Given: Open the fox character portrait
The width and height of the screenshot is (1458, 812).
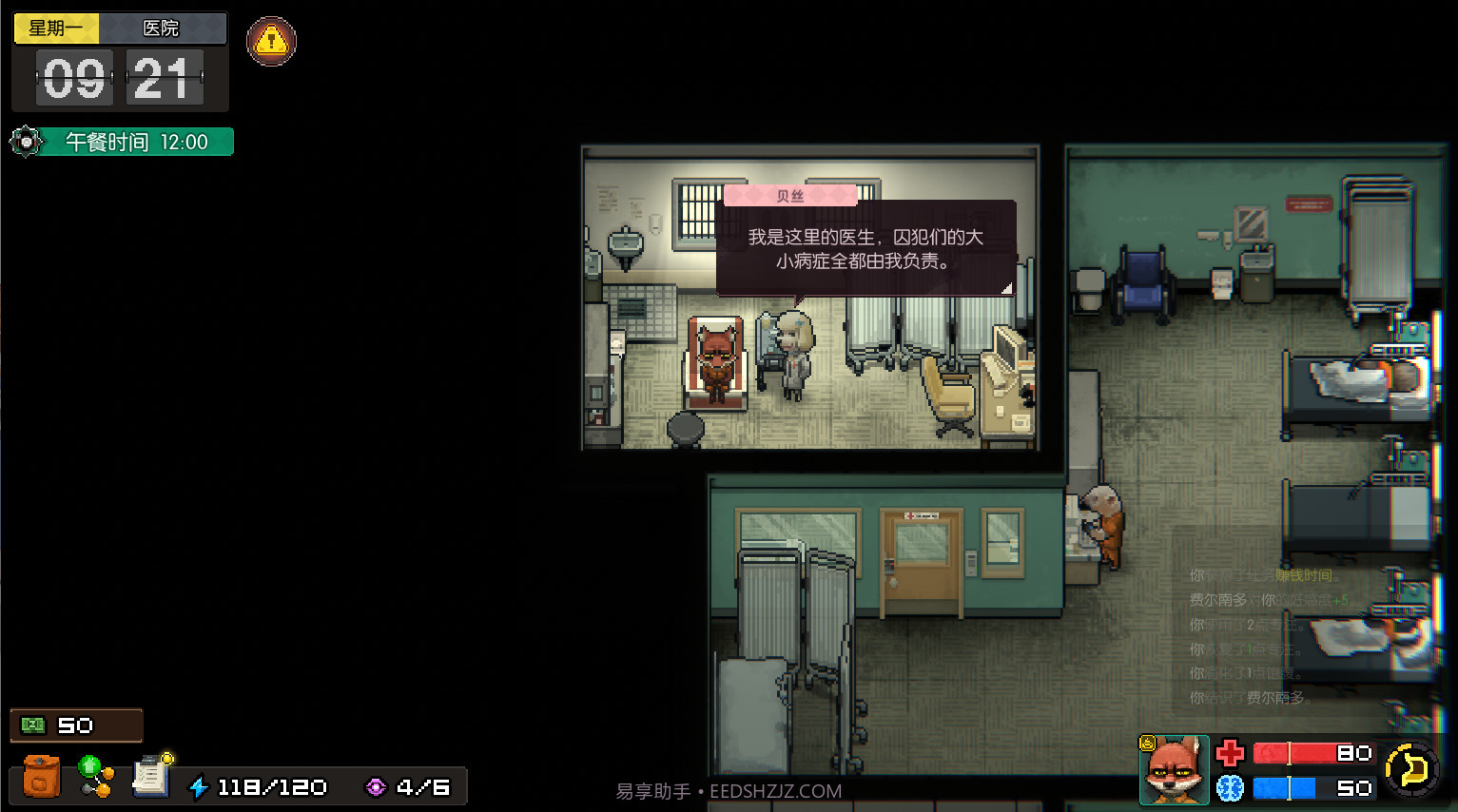Looking at the screenshot, I should pos(1175,771).
